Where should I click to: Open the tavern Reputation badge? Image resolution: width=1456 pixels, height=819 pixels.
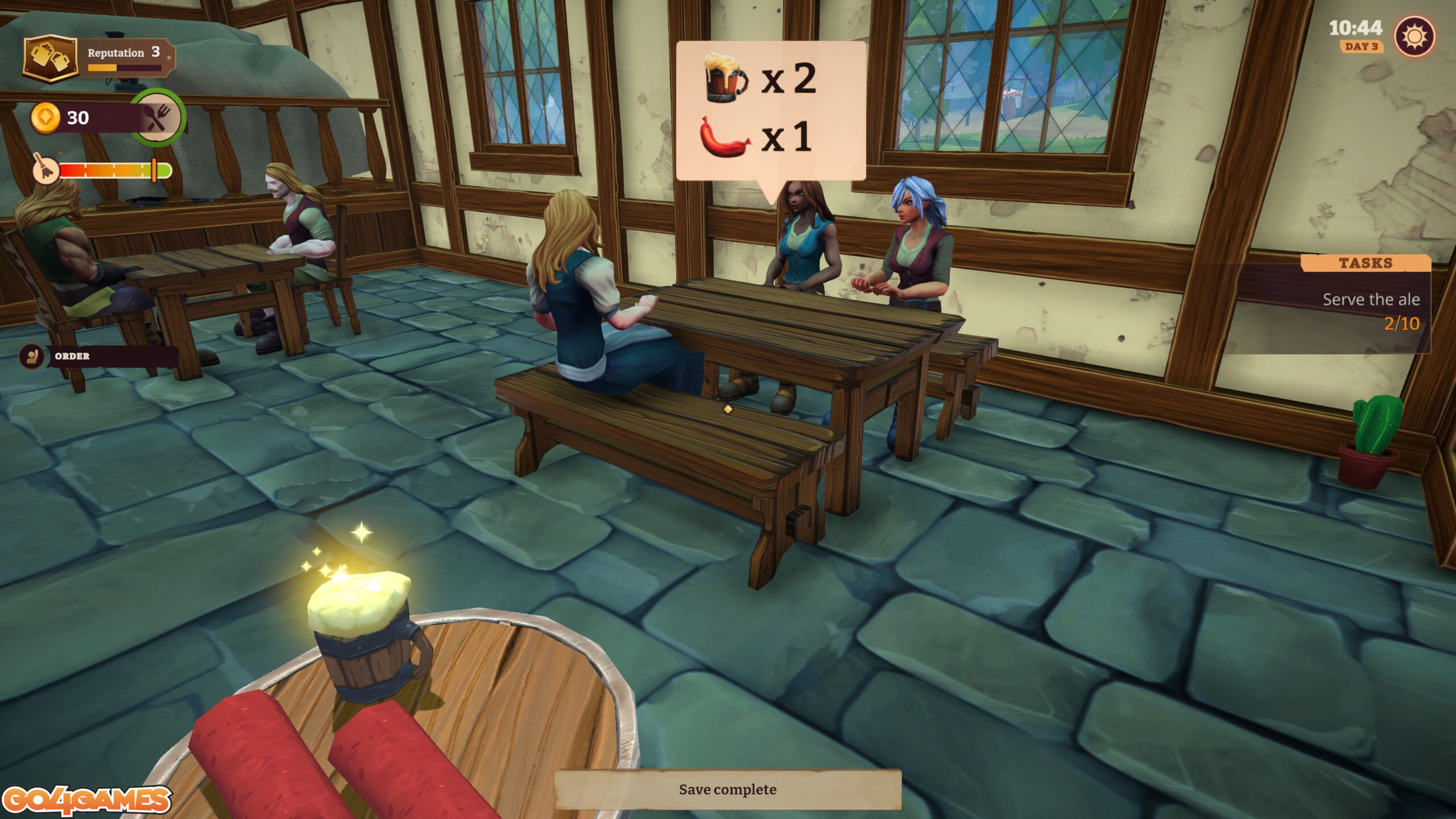51,58
